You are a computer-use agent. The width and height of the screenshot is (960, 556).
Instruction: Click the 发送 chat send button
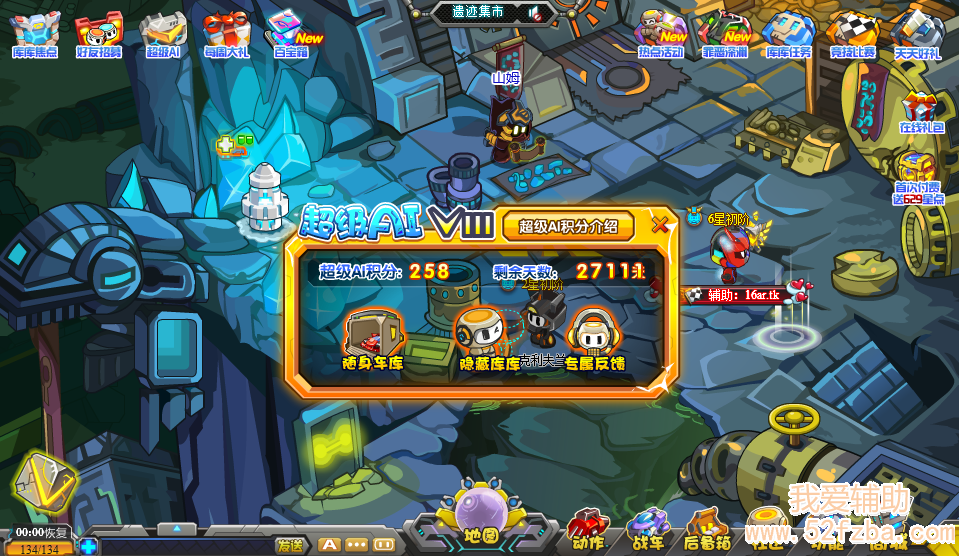290,545
